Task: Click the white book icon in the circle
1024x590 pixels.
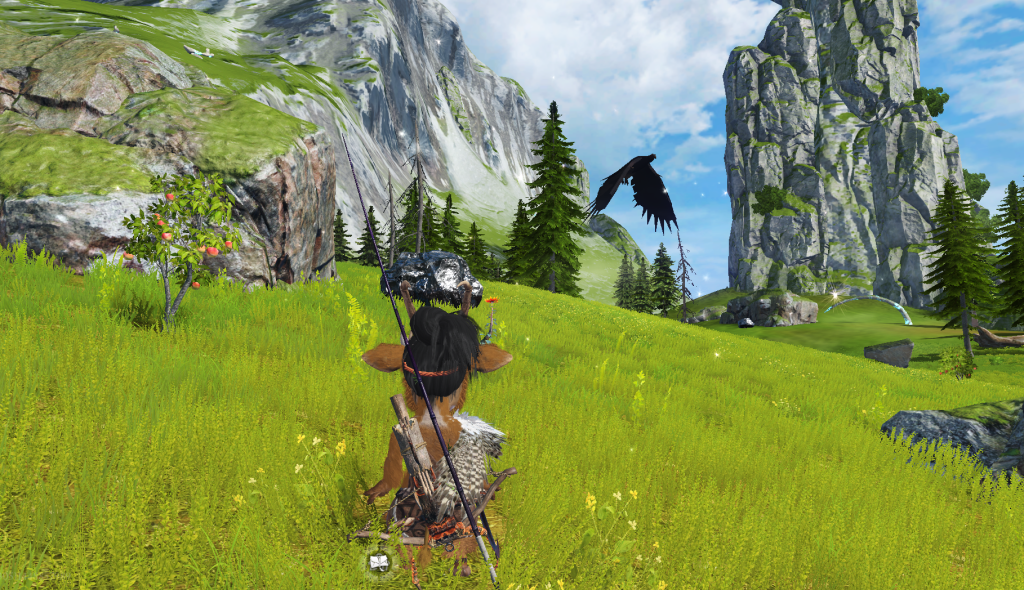Action: point(379,563)
